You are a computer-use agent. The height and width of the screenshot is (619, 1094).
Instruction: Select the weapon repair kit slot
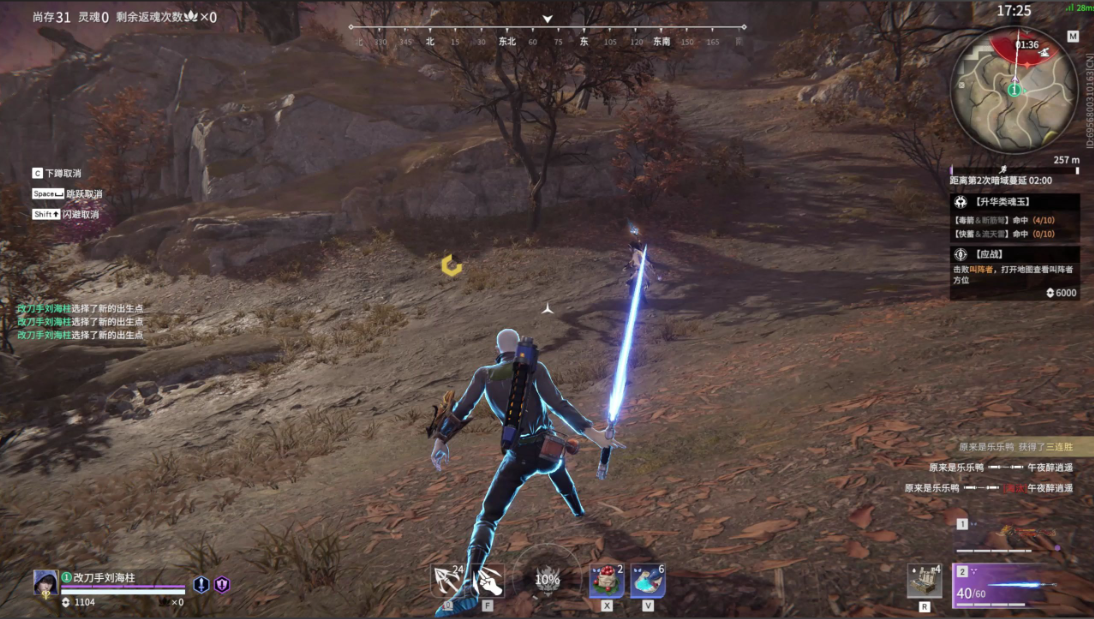pyautogui.click(x=924, y=581)
